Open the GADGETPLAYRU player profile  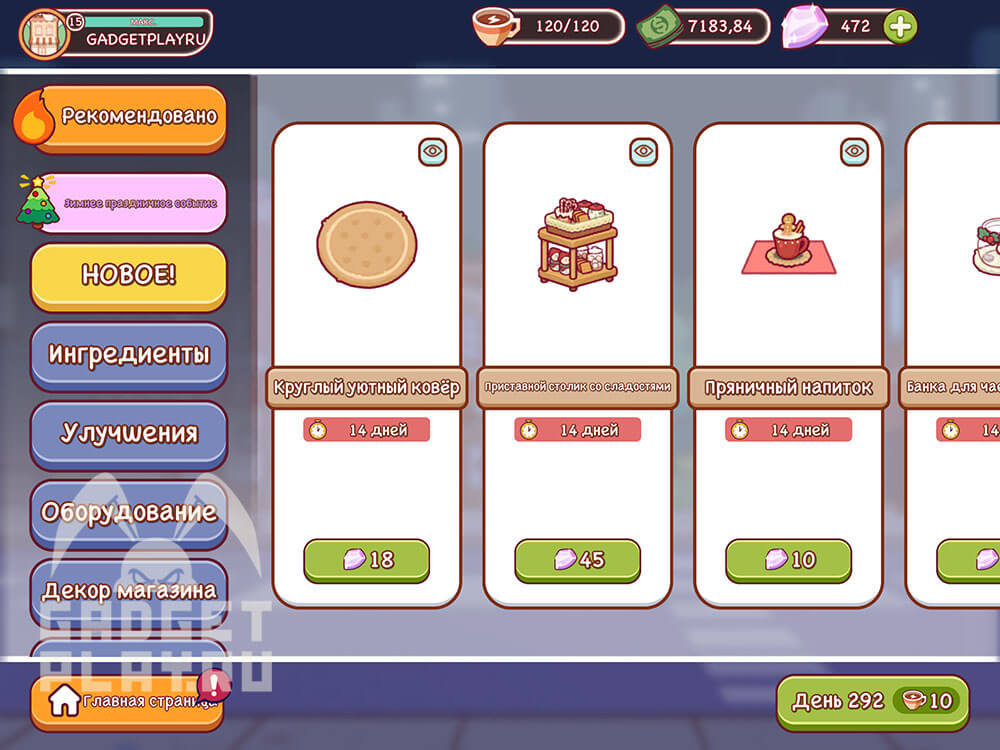[x=116, y=32]
